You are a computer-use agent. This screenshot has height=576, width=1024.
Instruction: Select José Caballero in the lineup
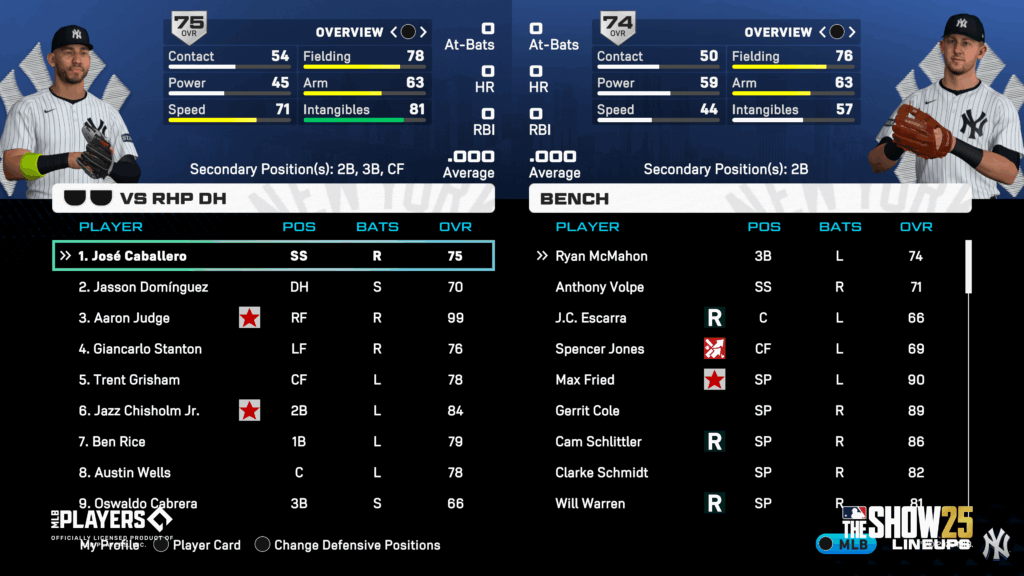[x=272, y=256]
